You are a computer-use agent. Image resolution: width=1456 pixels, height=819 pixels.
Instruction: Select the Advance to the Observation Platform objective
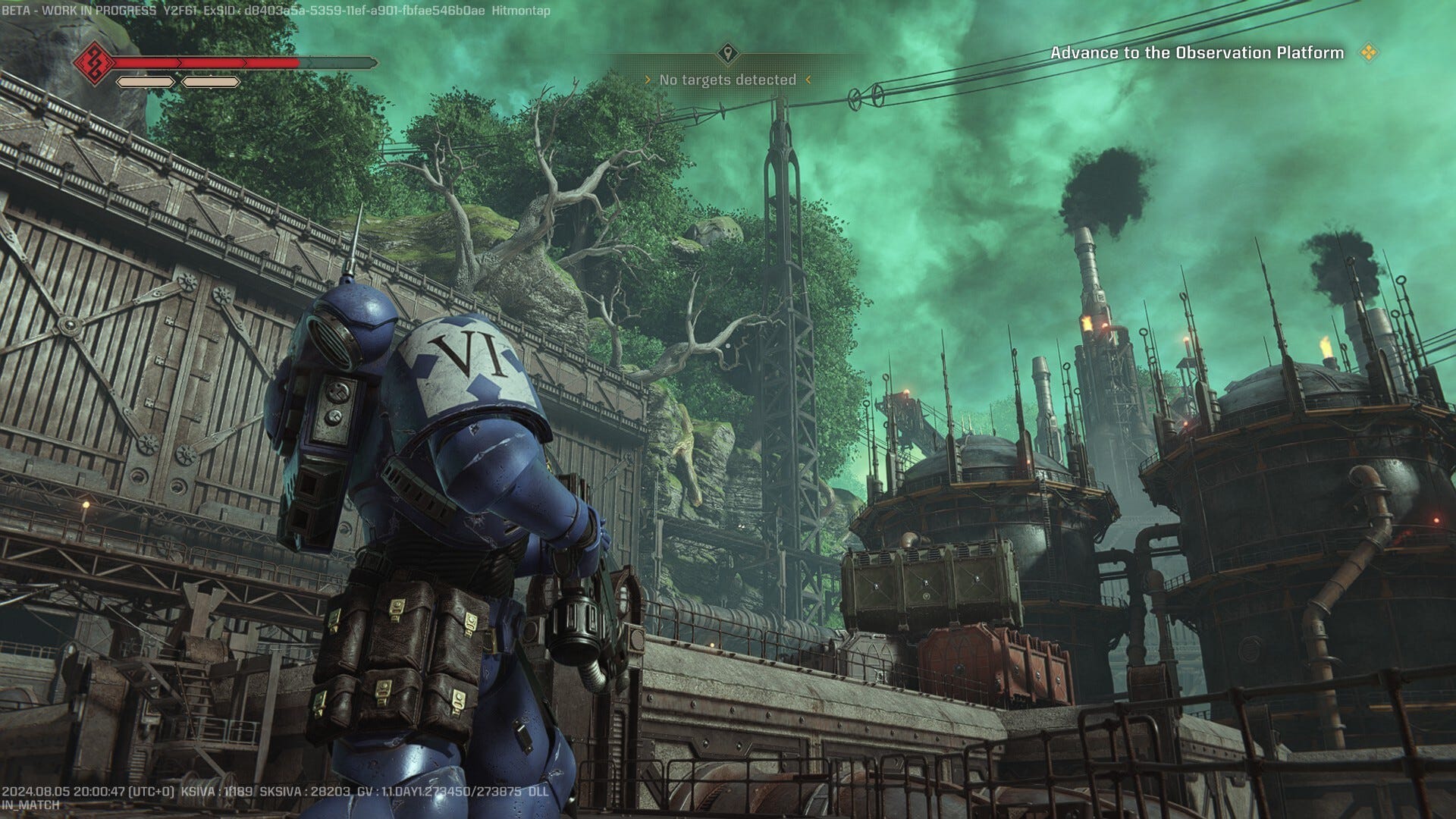coord(1196,53)
